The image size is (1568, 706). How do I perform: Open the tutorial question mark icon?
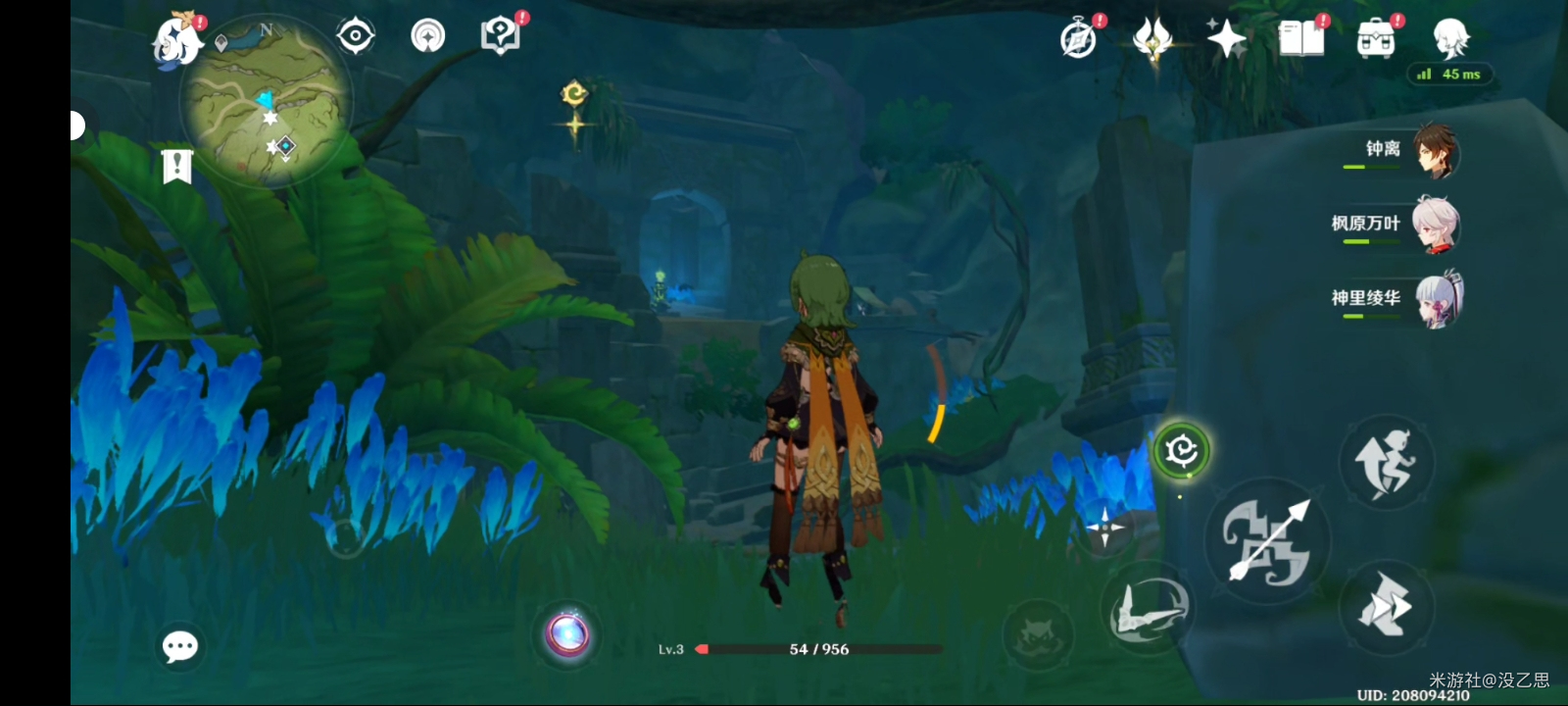click(500, 36)
